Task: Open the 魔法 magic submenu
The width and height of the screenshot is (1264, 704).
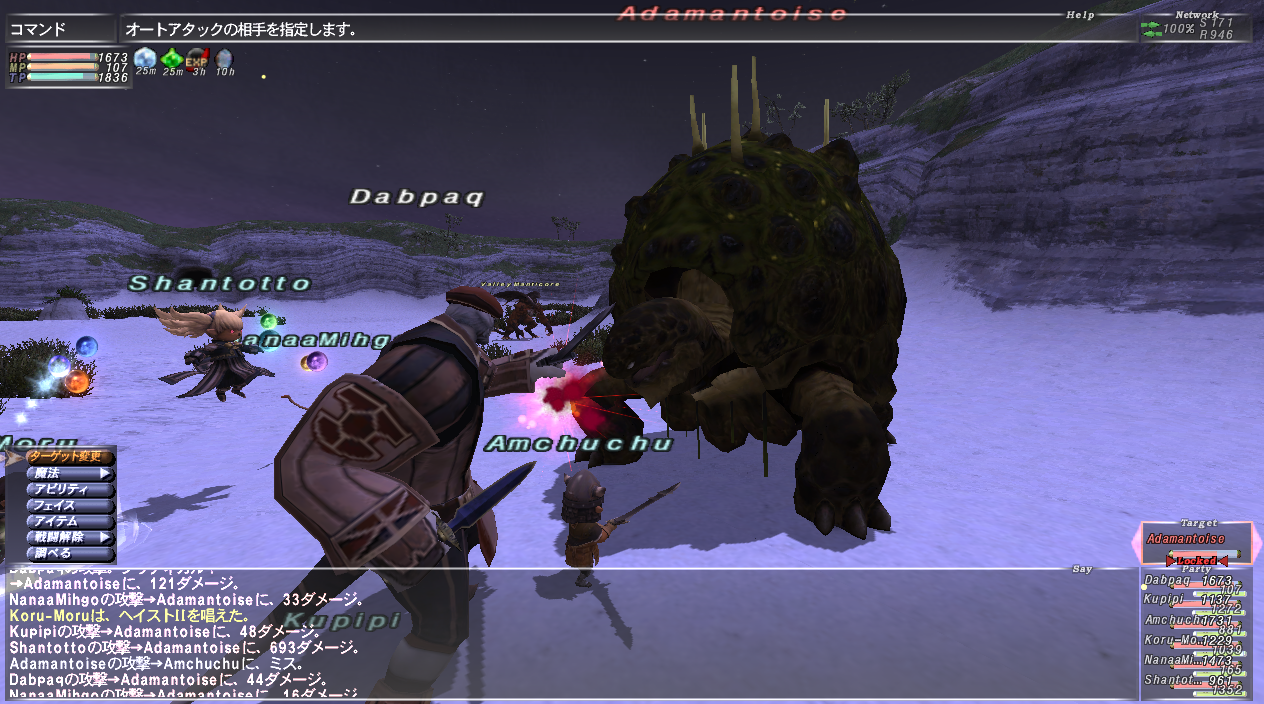Action: coord(70,473)
